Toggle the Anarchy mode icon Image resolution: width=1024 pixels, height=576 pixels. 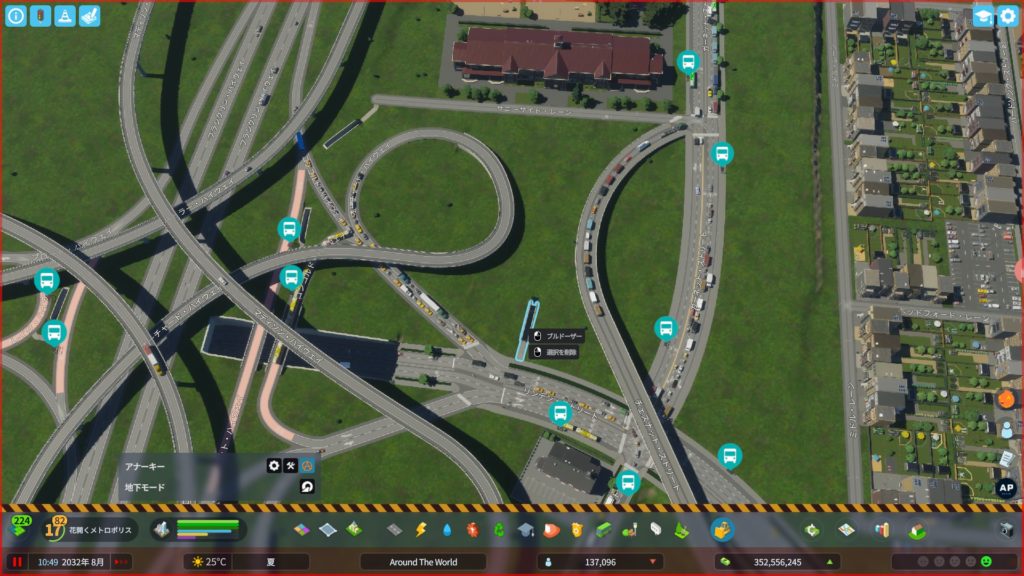(308, 465)
